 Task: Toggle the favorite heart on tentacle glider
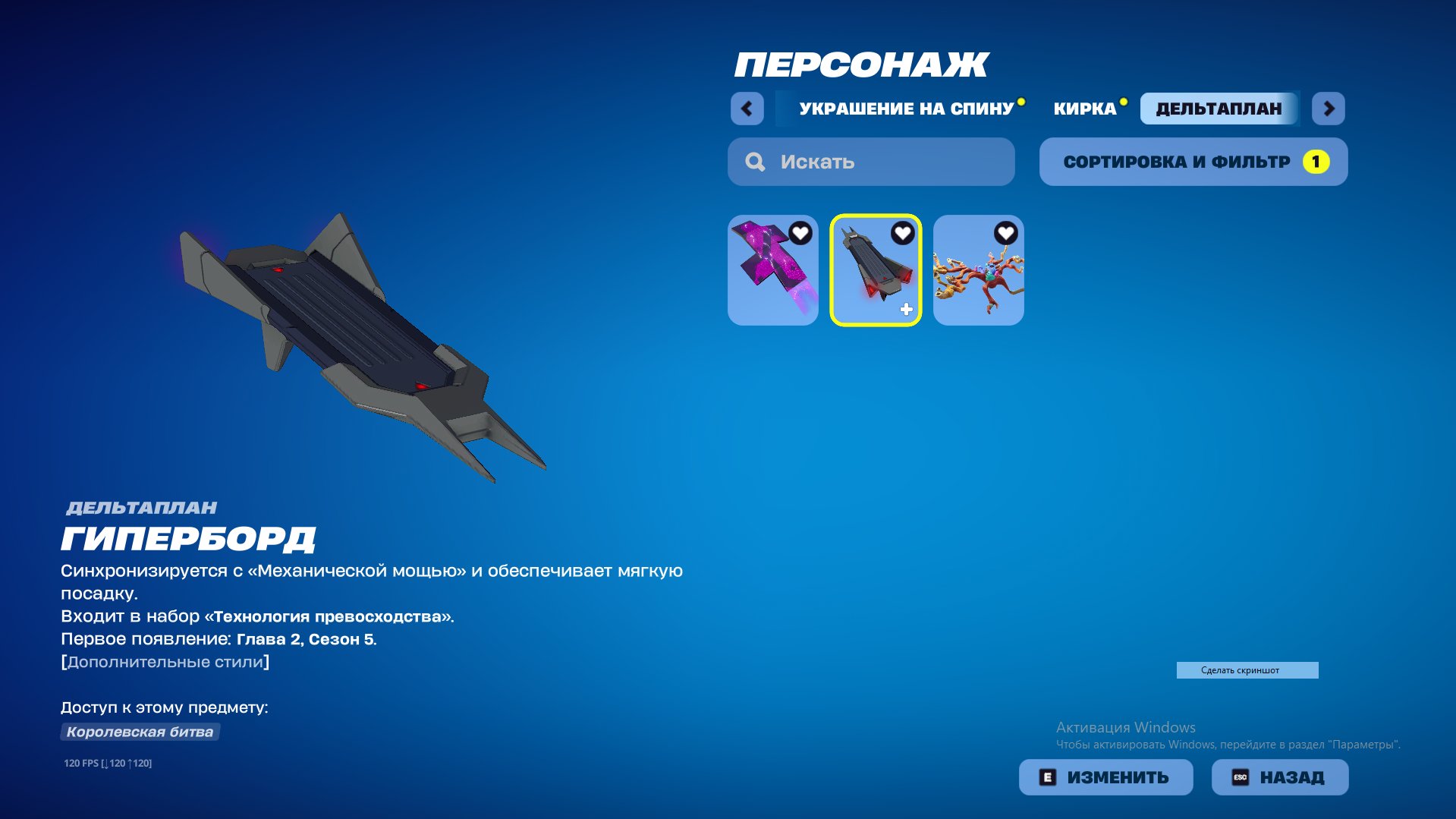1005,235
